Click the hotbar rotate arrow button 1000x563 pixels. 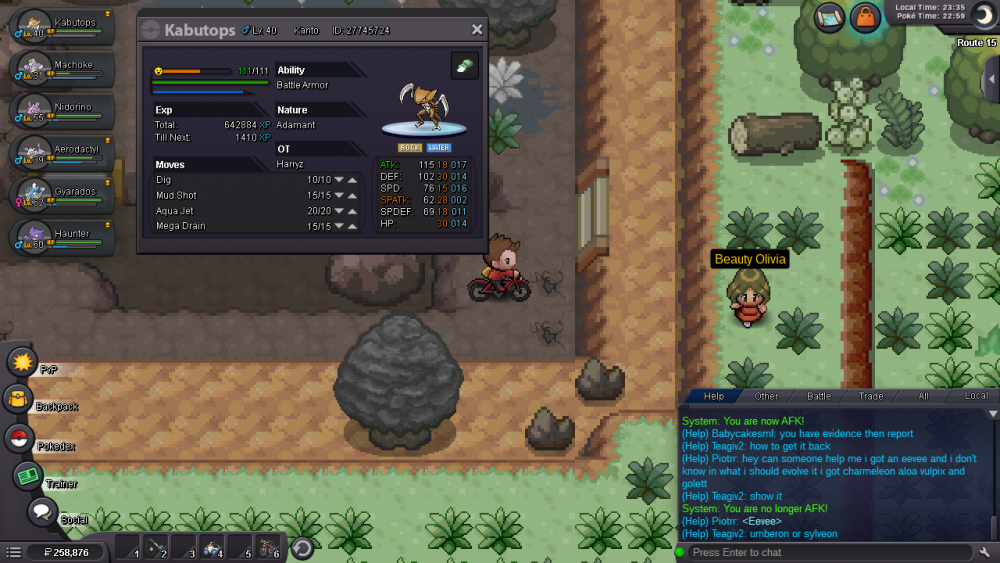coord(302,548)
